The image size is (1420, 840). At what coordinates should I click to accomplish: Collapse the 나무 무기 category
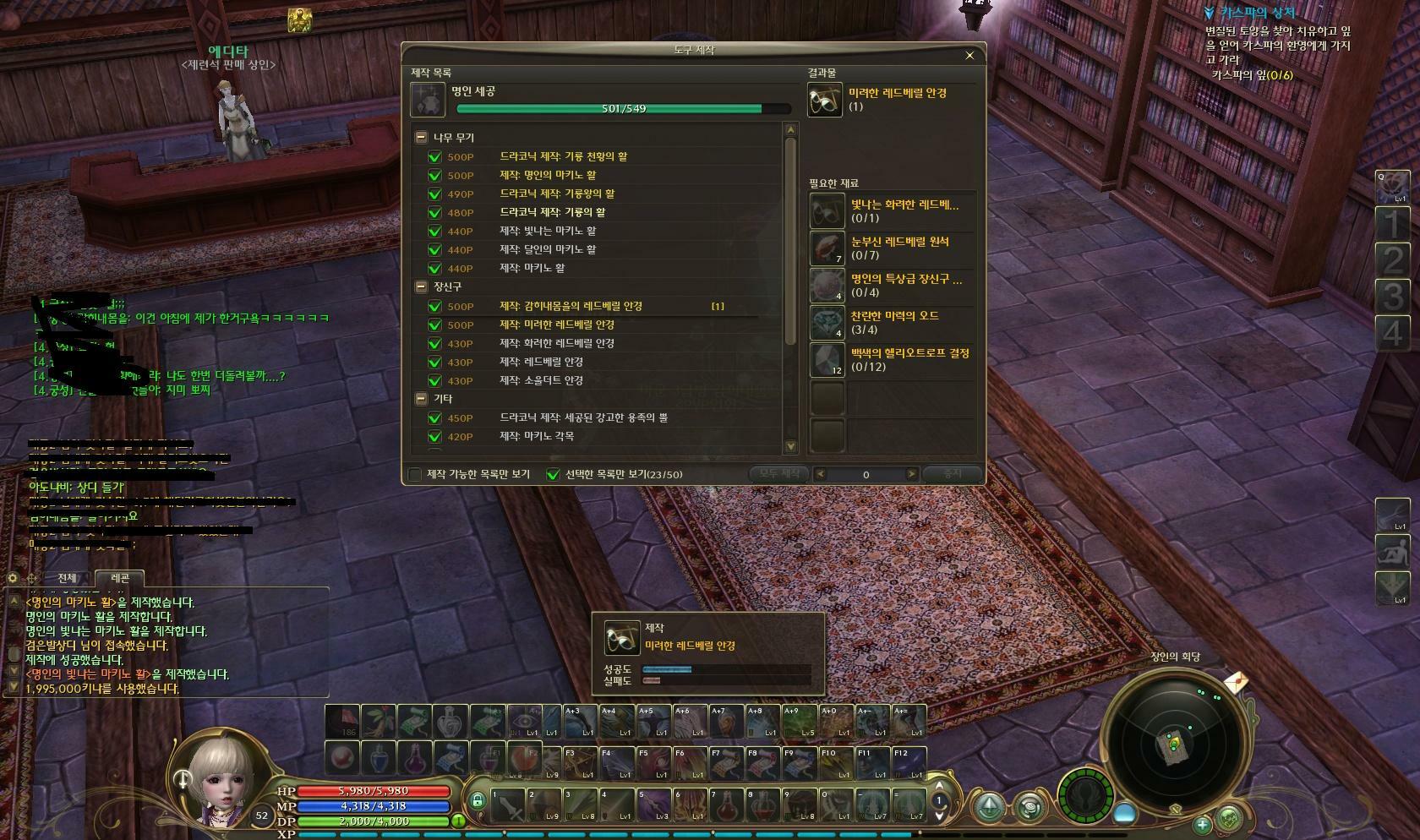coord(421,137)
